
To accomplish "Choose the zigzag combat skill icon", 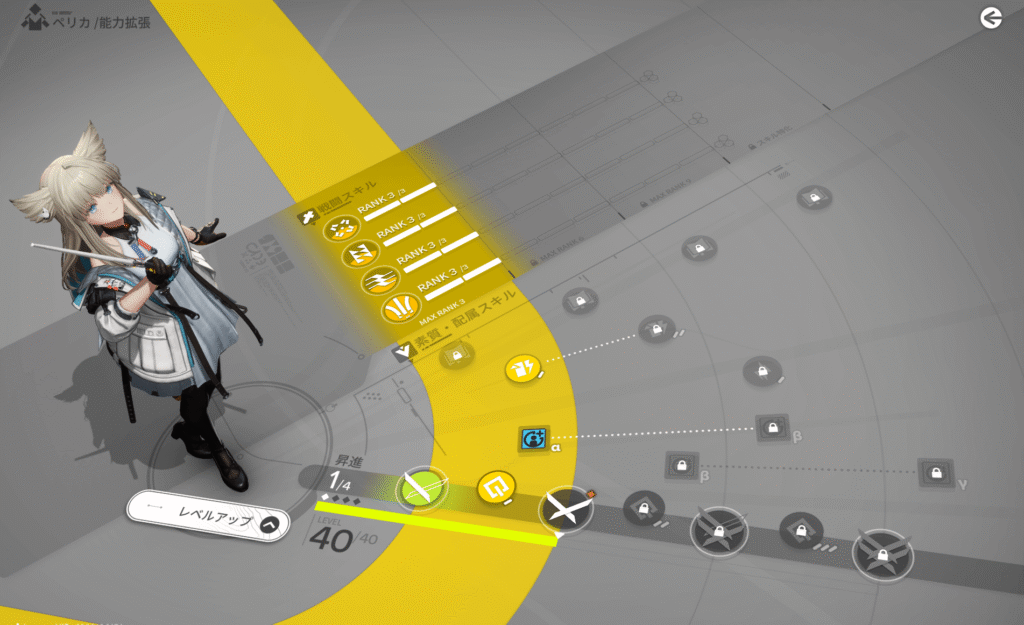I will click(x=358, y=255).
